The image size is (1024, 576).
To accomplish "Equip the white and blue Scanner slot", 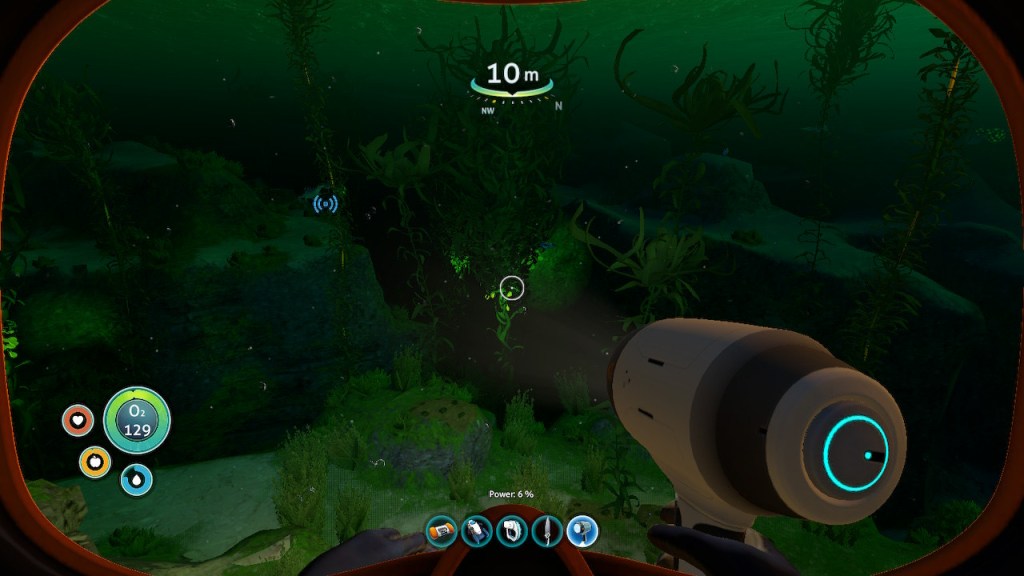I will pos(477,530).
